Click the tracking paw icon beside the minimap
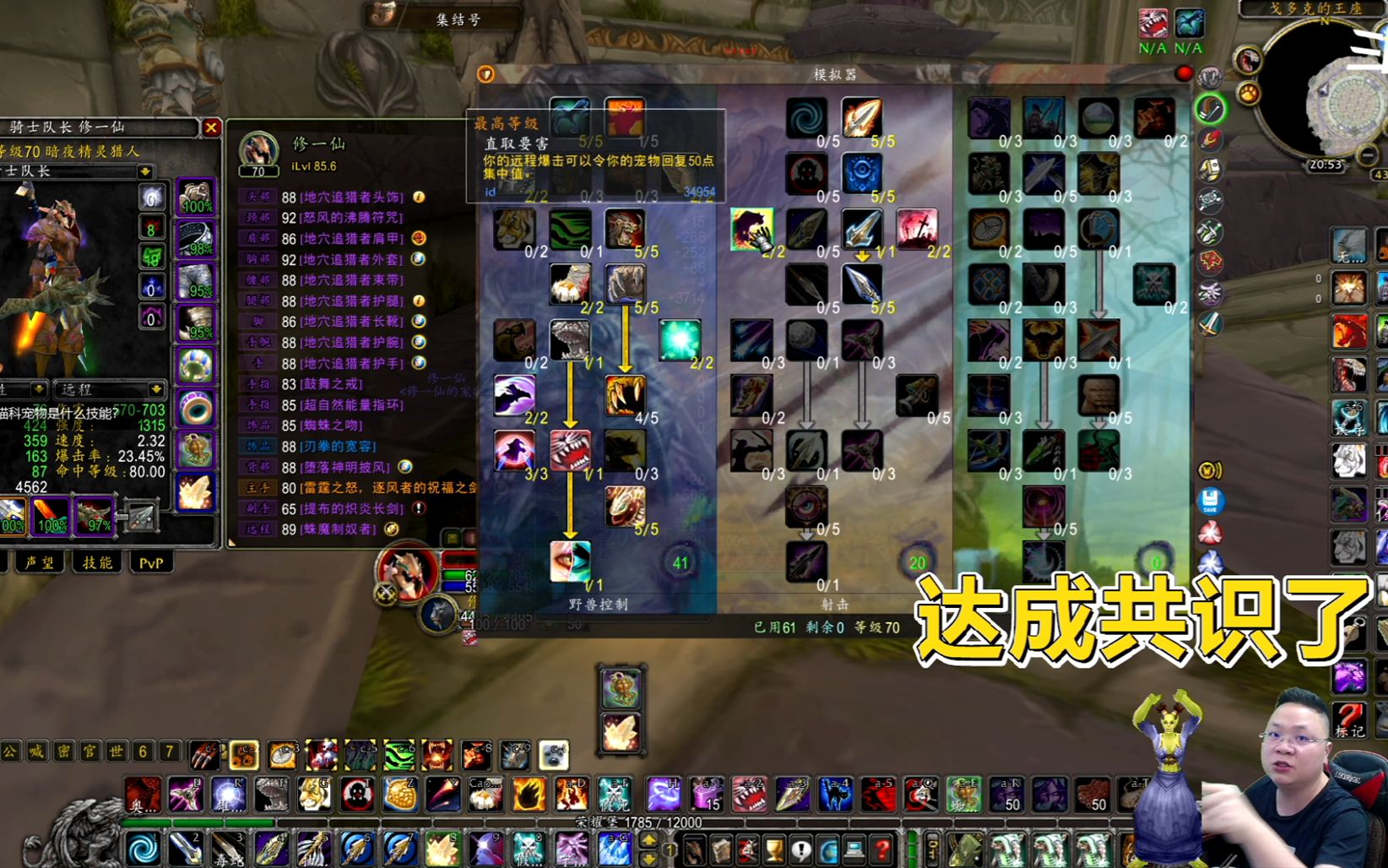Viewport: 1388px width, 868px height. point(1248,94)
